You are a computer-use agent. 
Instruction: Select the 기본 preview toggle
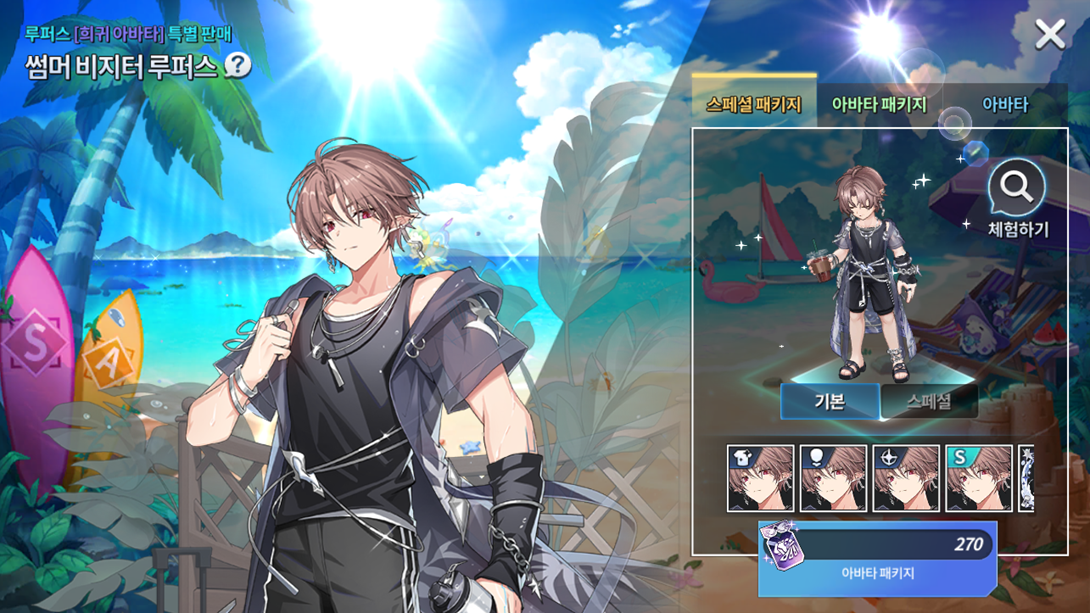(x=830, y=401)
